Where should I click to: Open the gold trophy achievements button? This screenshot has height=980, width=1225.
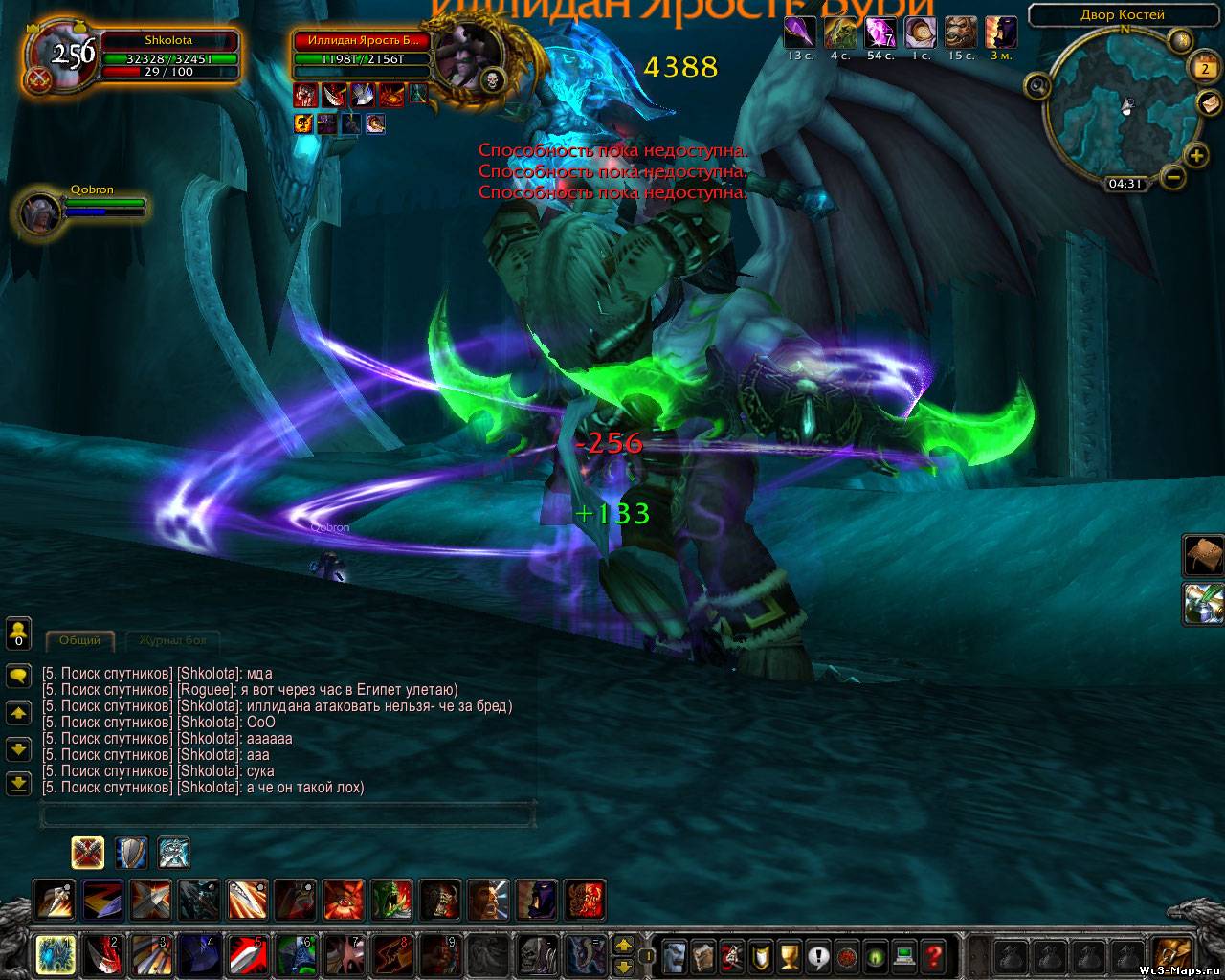pos(789,954)
